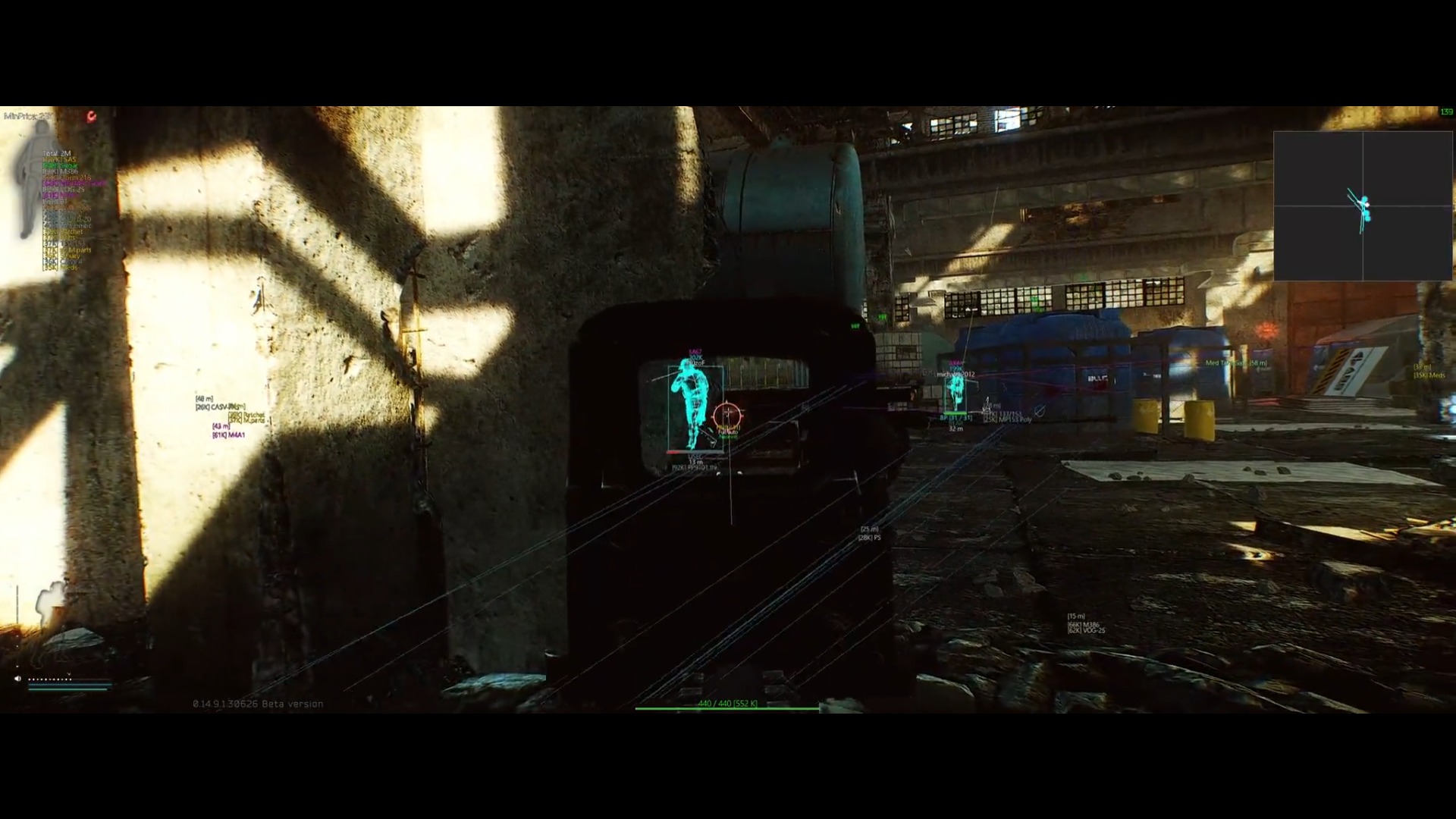
Task: Click the radar panel with cyan markers
Action: coord(1363,206)
